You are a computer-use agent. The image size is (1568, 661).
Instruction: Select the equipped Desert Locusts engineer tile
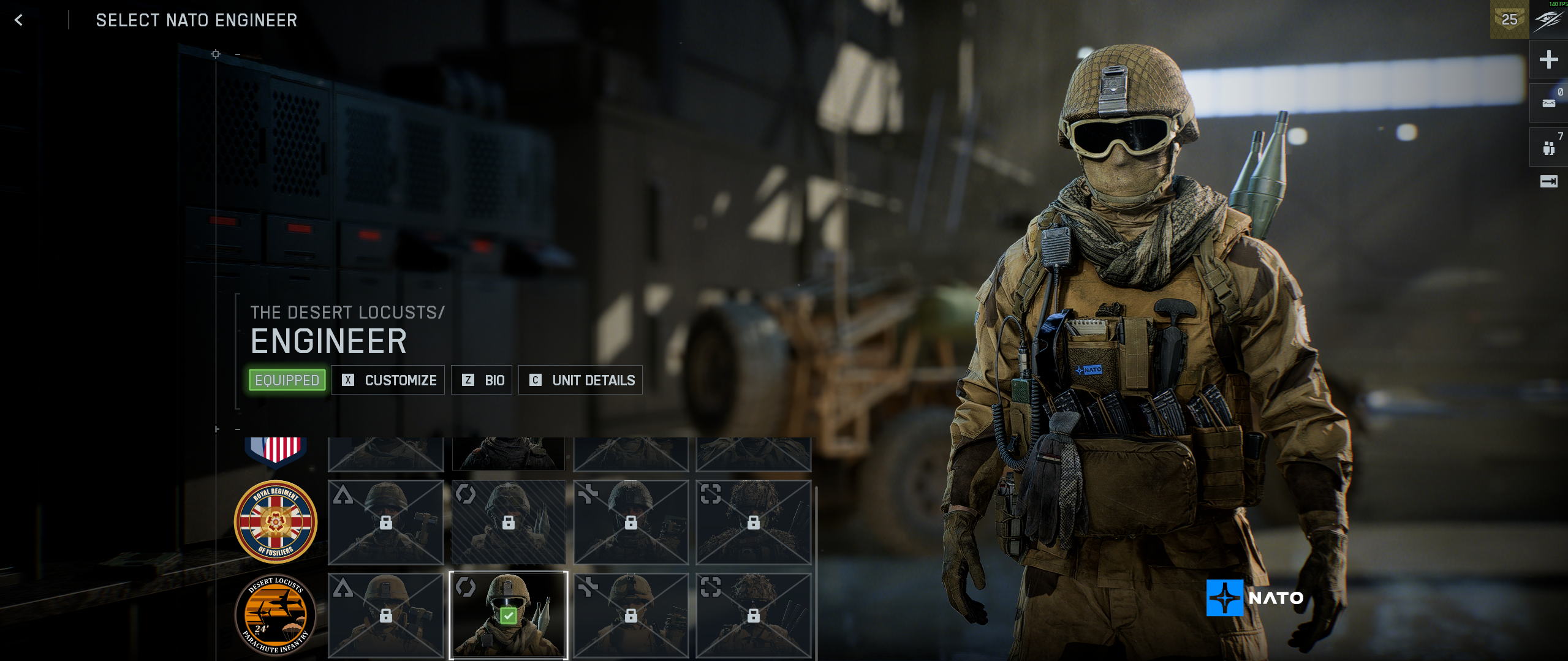508,614
